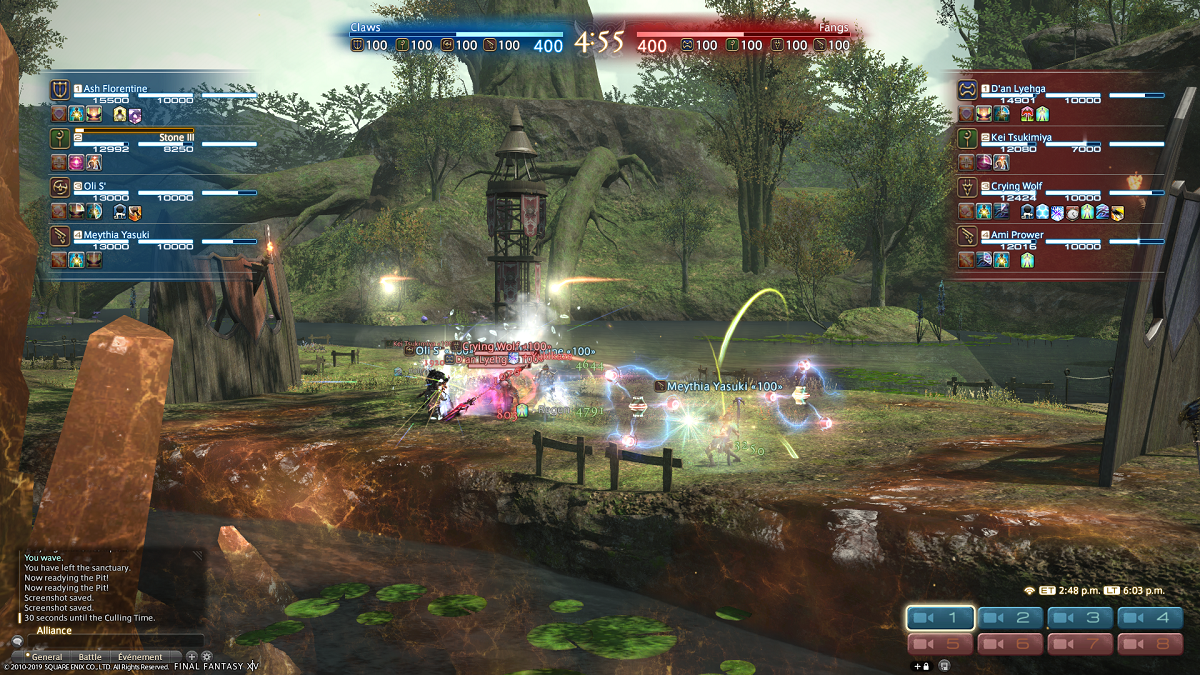Viewport: 1200px width, 675px height.
Task: Switch to camera 2
Action: tap(1011, 619)
